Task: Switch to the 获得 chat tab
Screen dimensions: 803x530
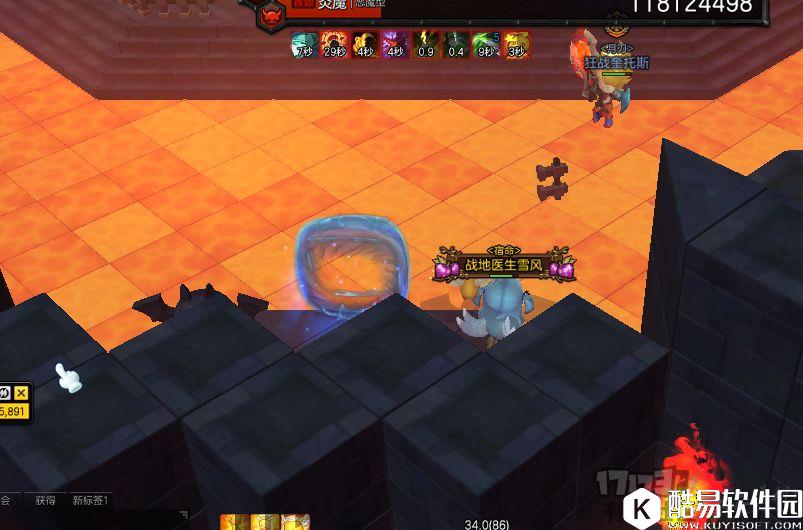Action: click(45, 500)
